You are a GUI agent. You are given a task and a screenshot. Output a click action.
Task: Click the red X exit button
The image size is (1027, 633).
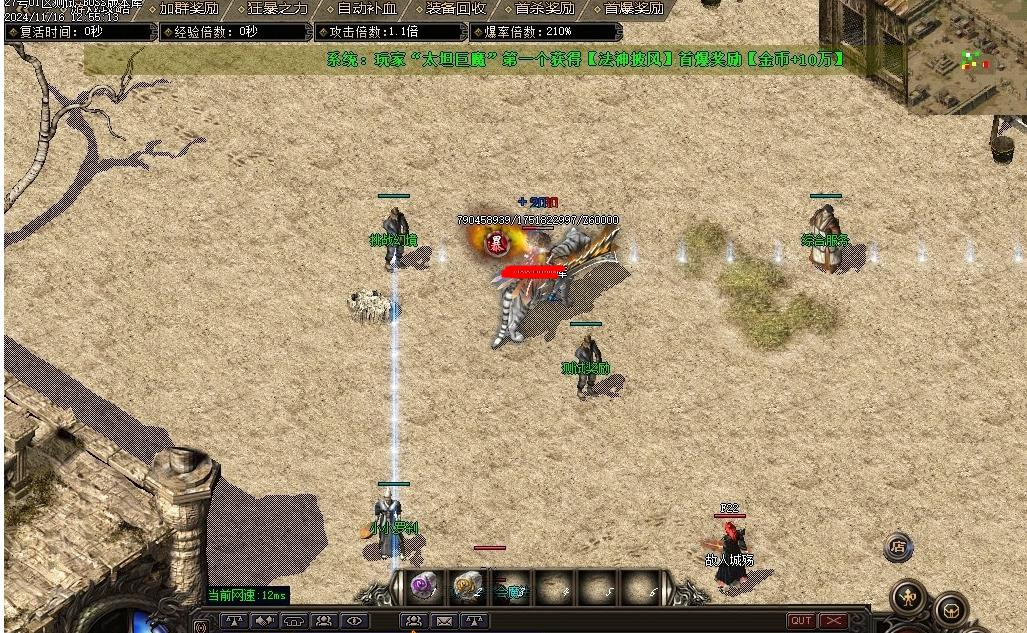[x=833, y=621]
